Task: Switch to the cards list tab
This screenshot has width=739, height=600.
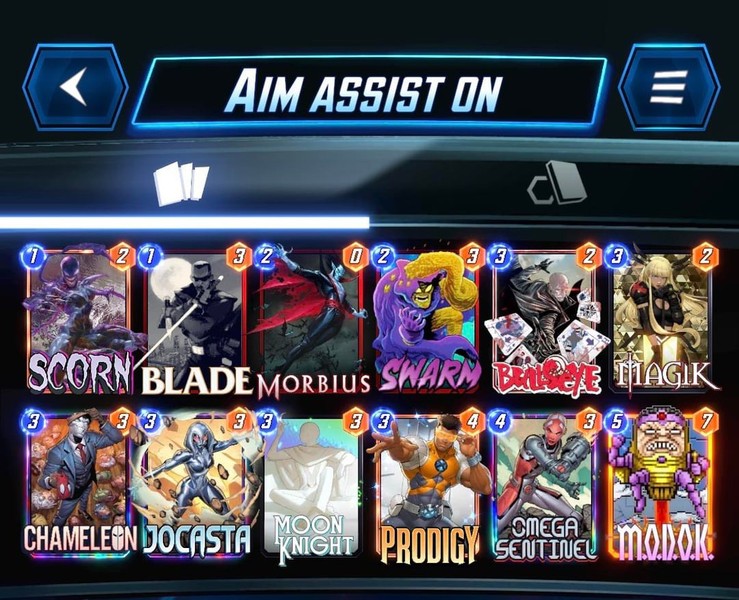Action: tap(181, 183)
